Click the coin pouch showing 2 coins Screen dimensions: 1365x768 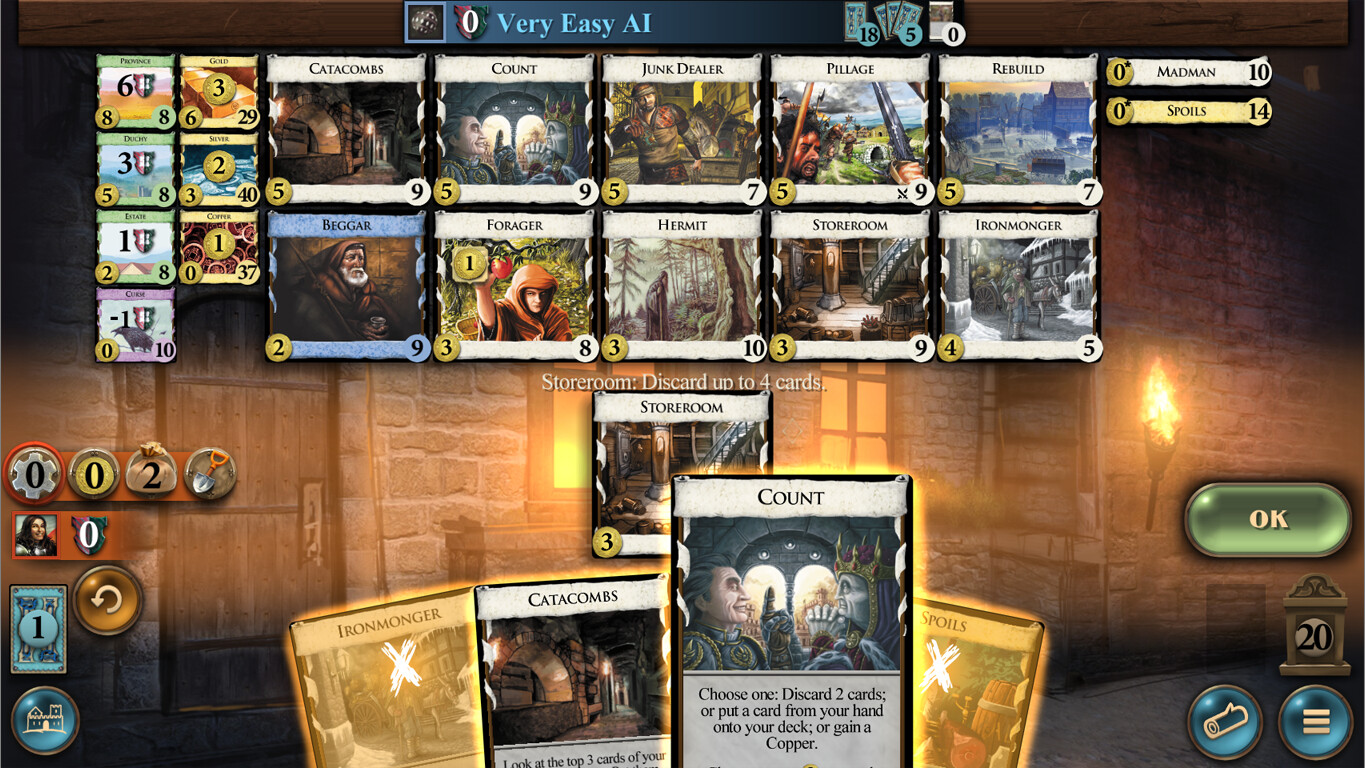click(153, 474)
